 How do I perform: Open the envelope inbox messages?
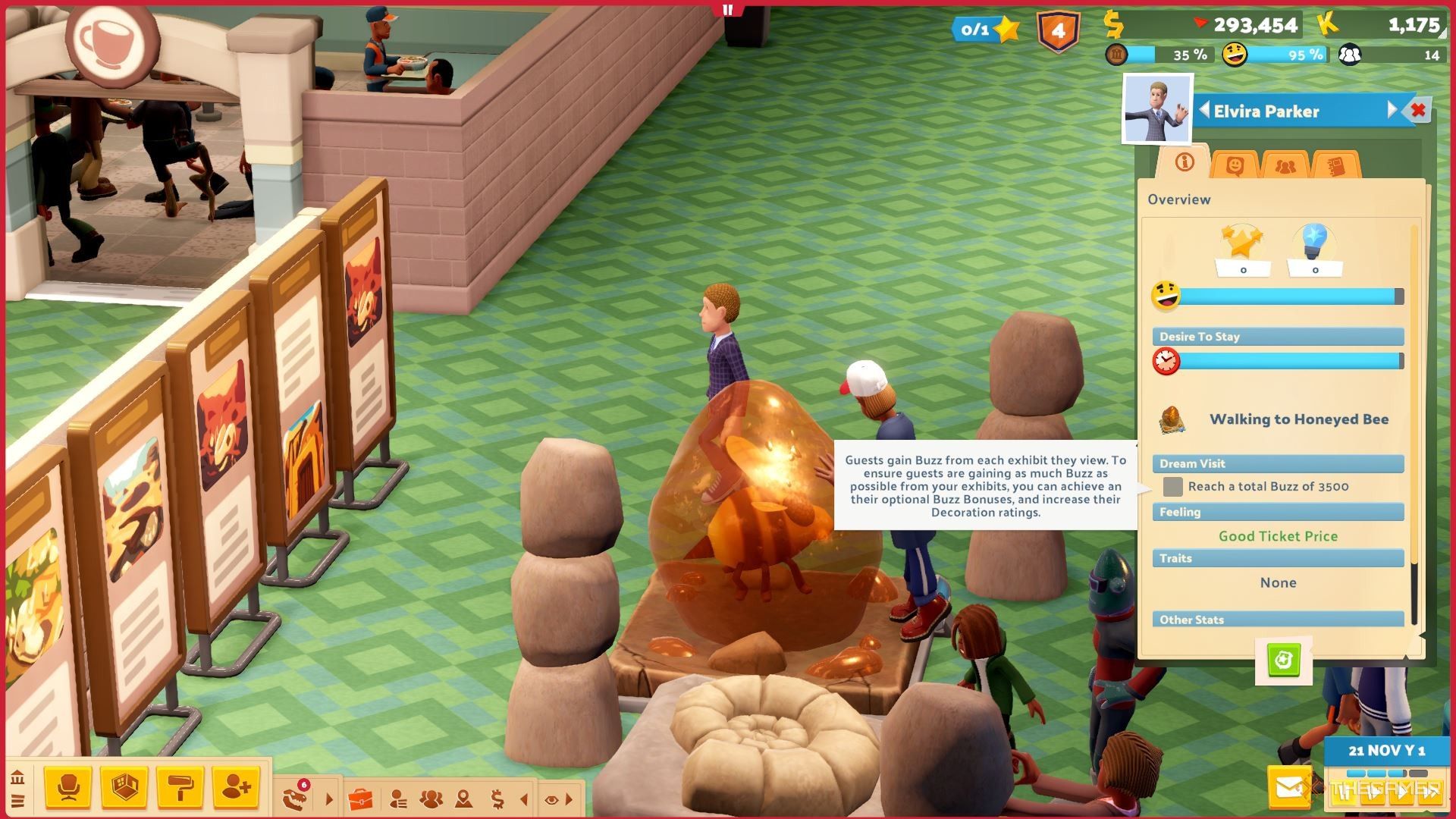click(x=1289, y=789)
